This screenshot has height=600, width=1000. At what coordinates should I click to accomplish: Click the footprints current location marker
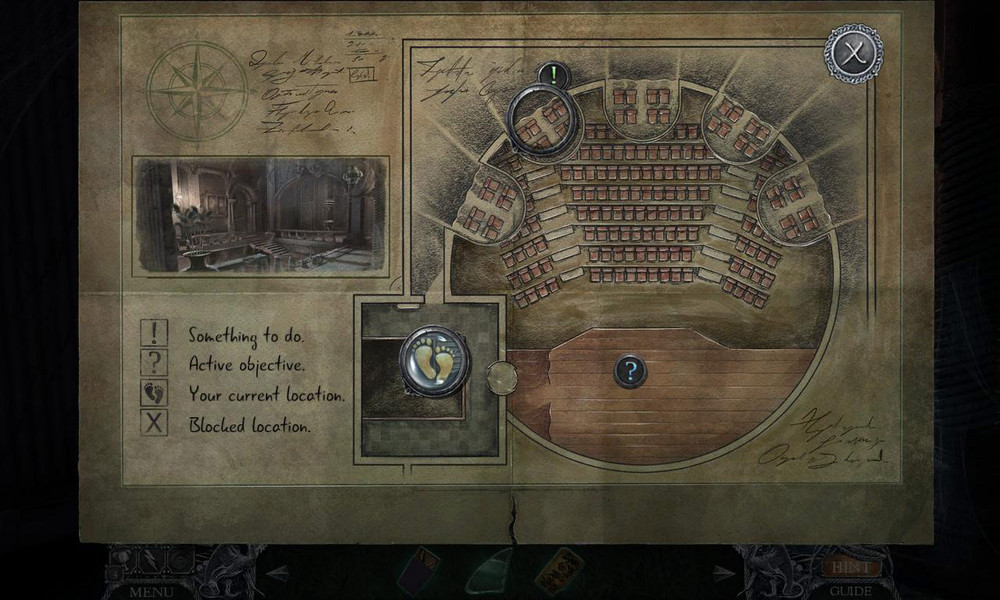[x=434, y=361]
